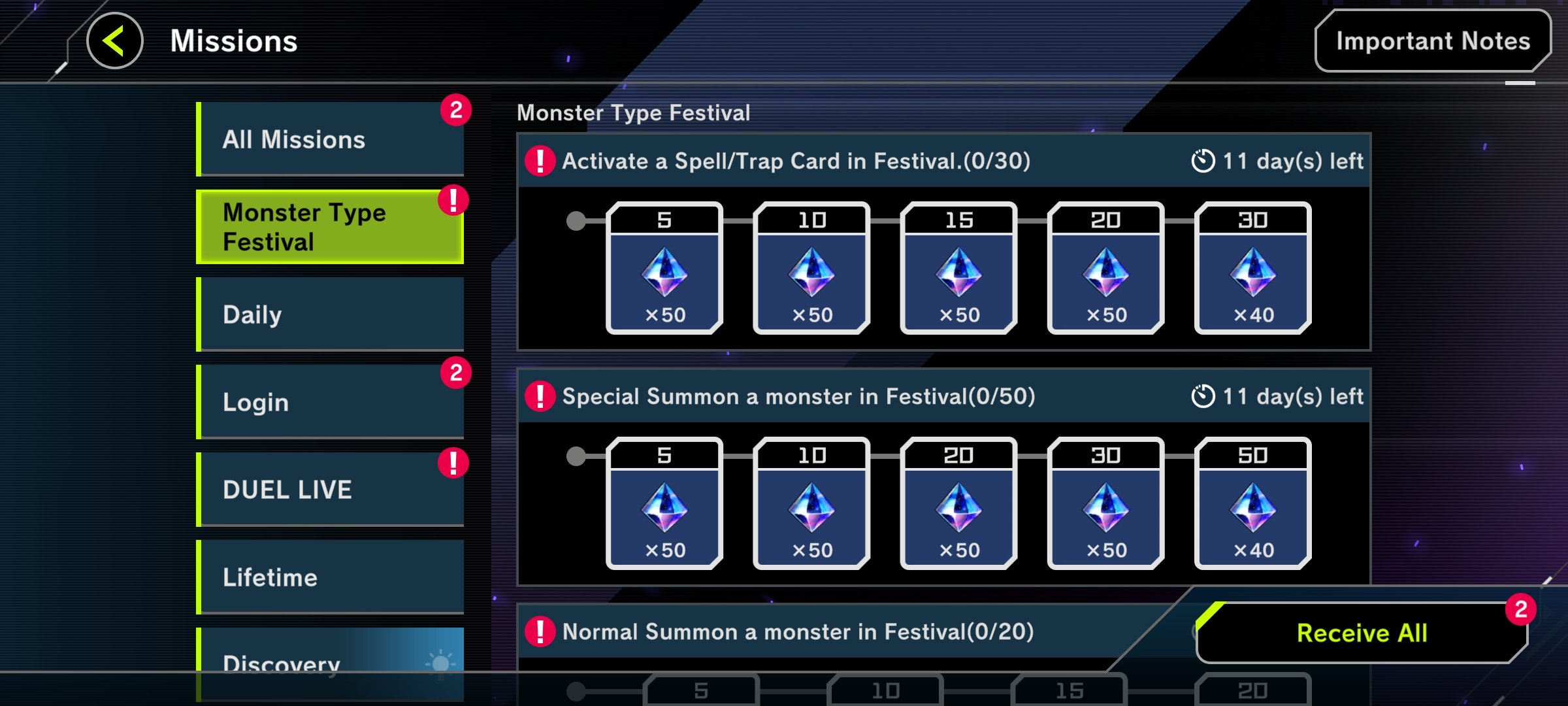Open the Login missions section
This screenshot has height=706, width=1568.
tap(330, 403)
